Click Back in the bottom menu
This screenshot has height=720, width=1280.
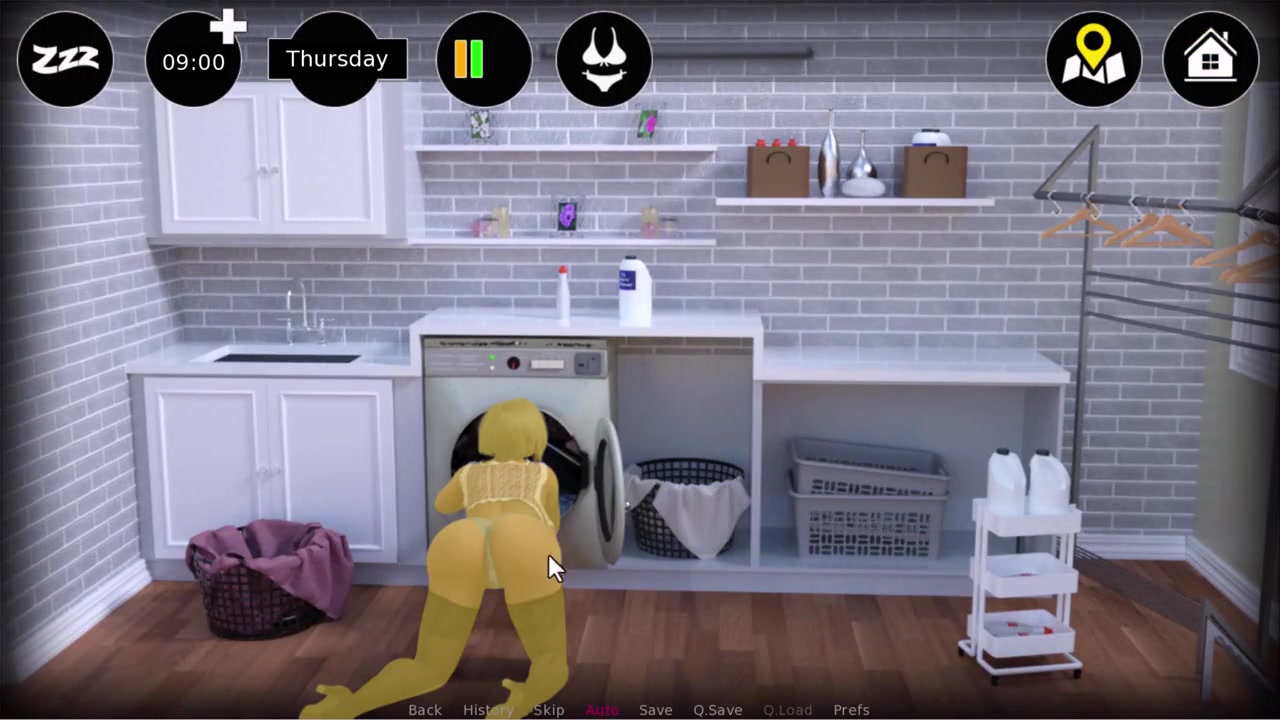425,710
